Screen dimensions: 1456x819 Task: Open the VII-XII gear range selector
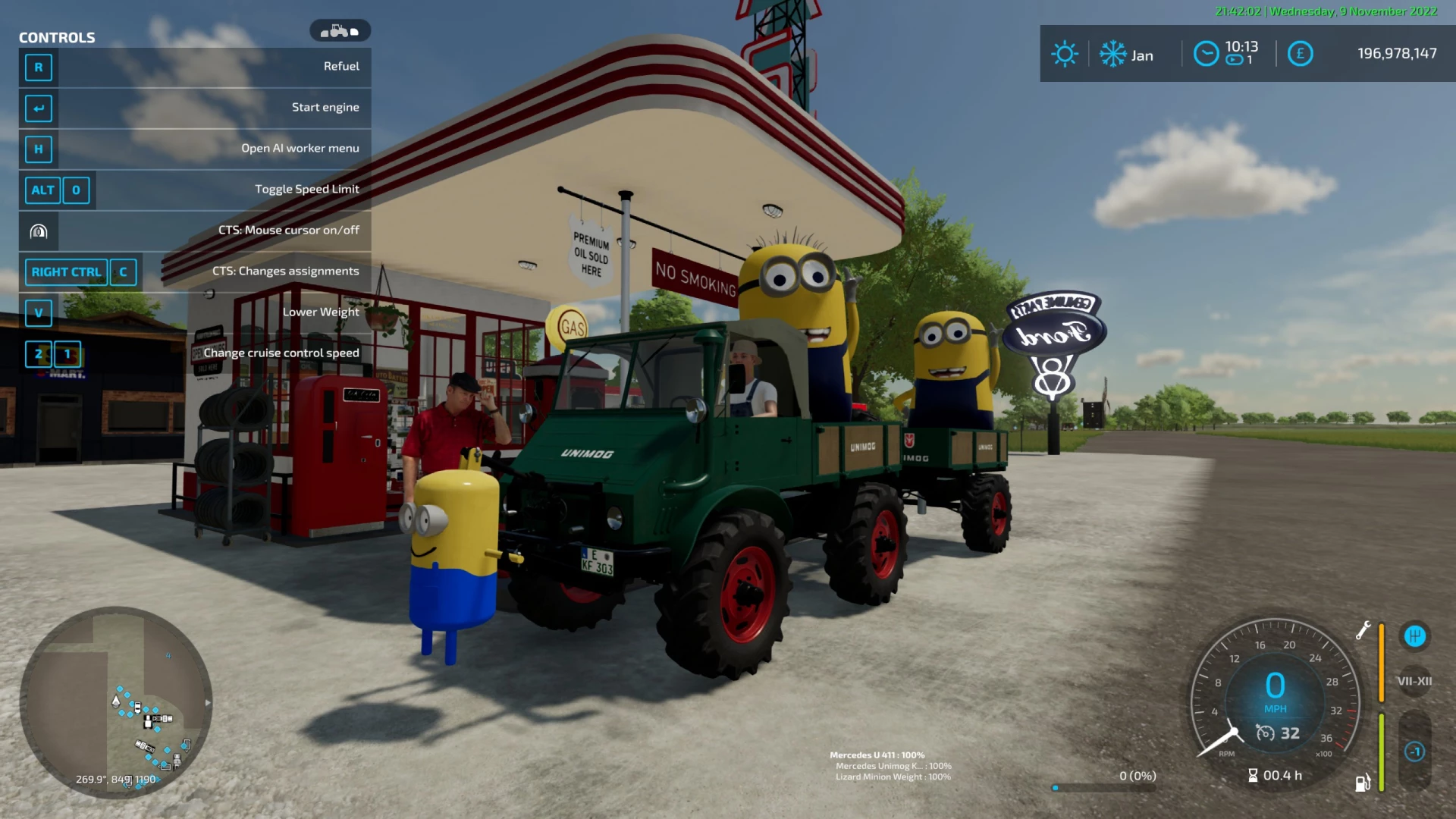(1415, 681)
